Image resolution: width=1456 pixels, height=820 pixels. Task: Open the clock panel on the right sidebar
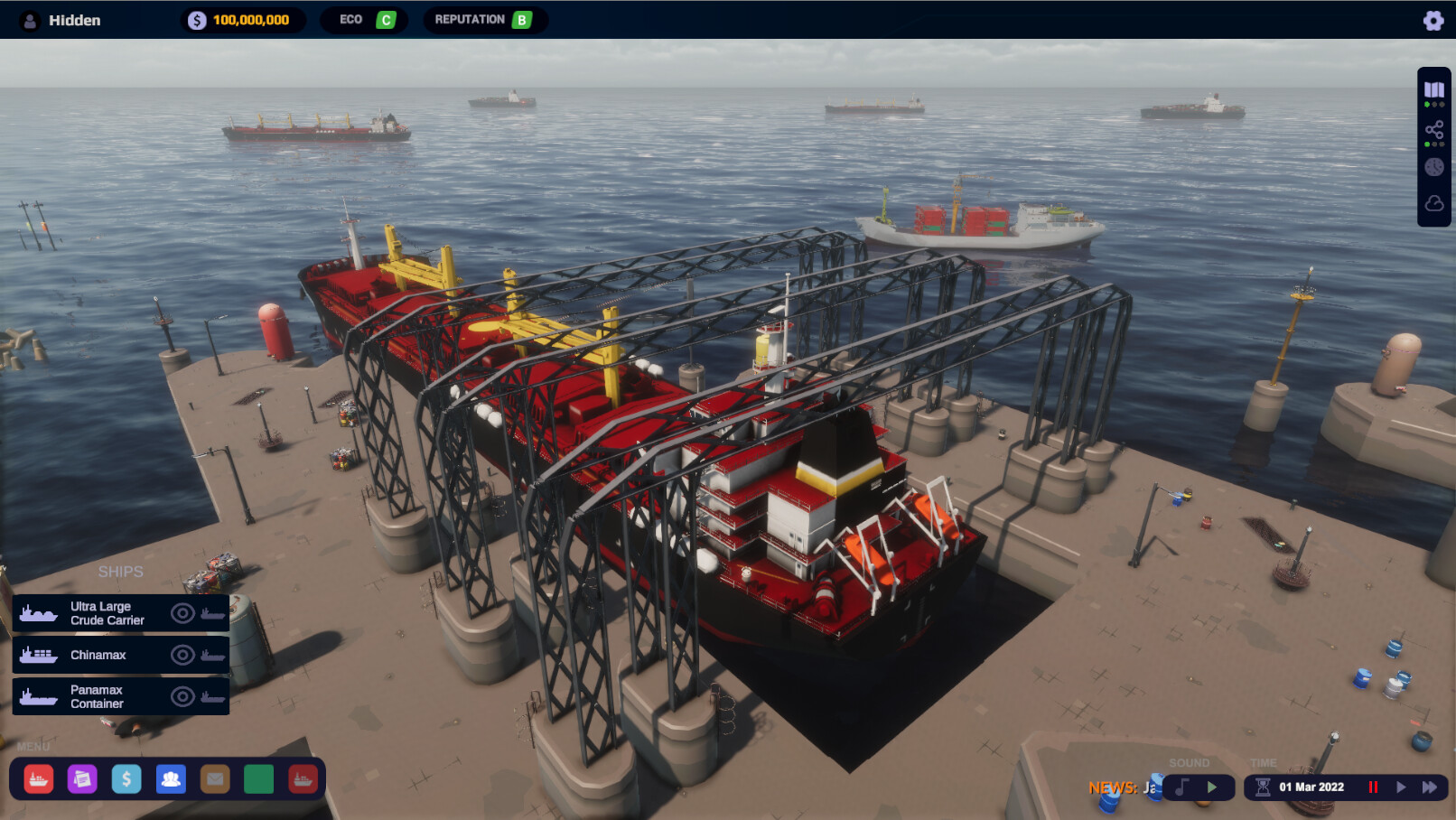(1433, 166)
